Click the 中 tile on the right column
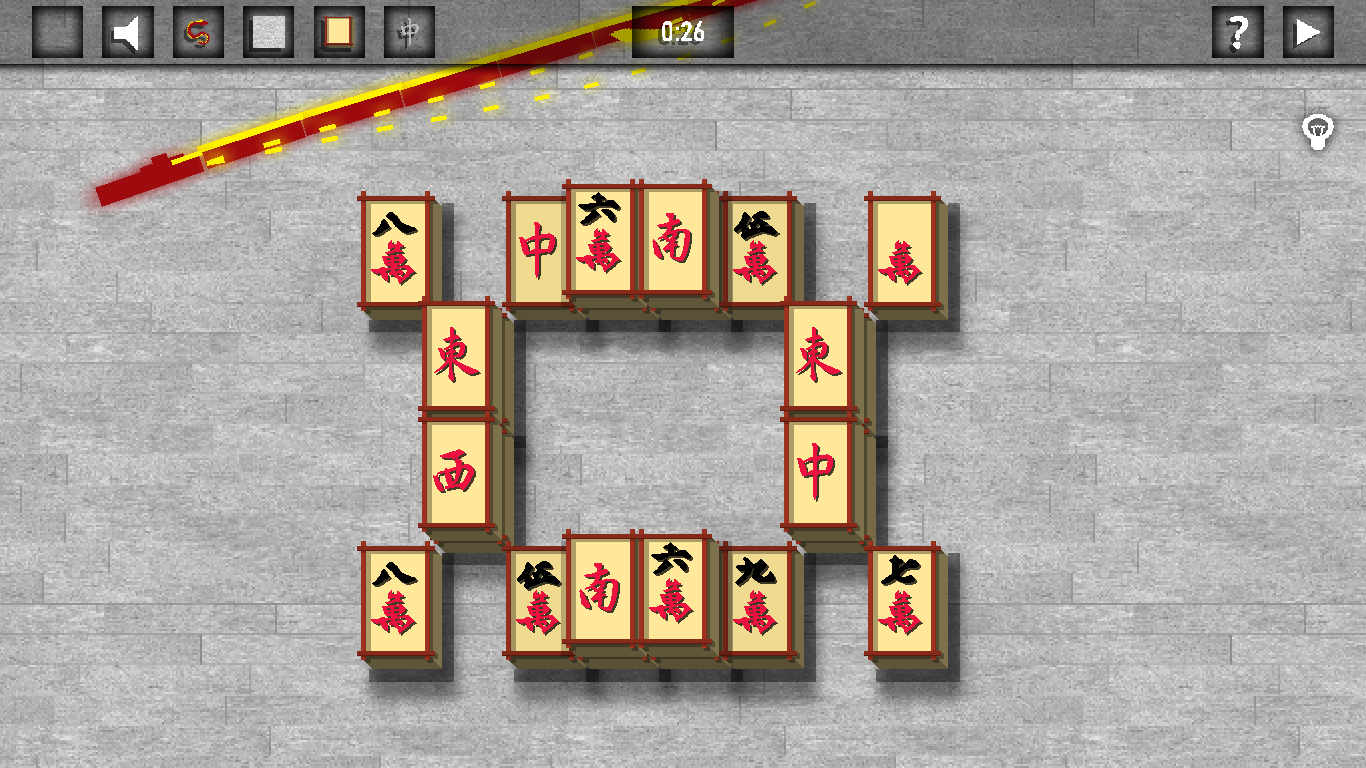Screen dimensions: 1366x768 [x=820, y=465]
